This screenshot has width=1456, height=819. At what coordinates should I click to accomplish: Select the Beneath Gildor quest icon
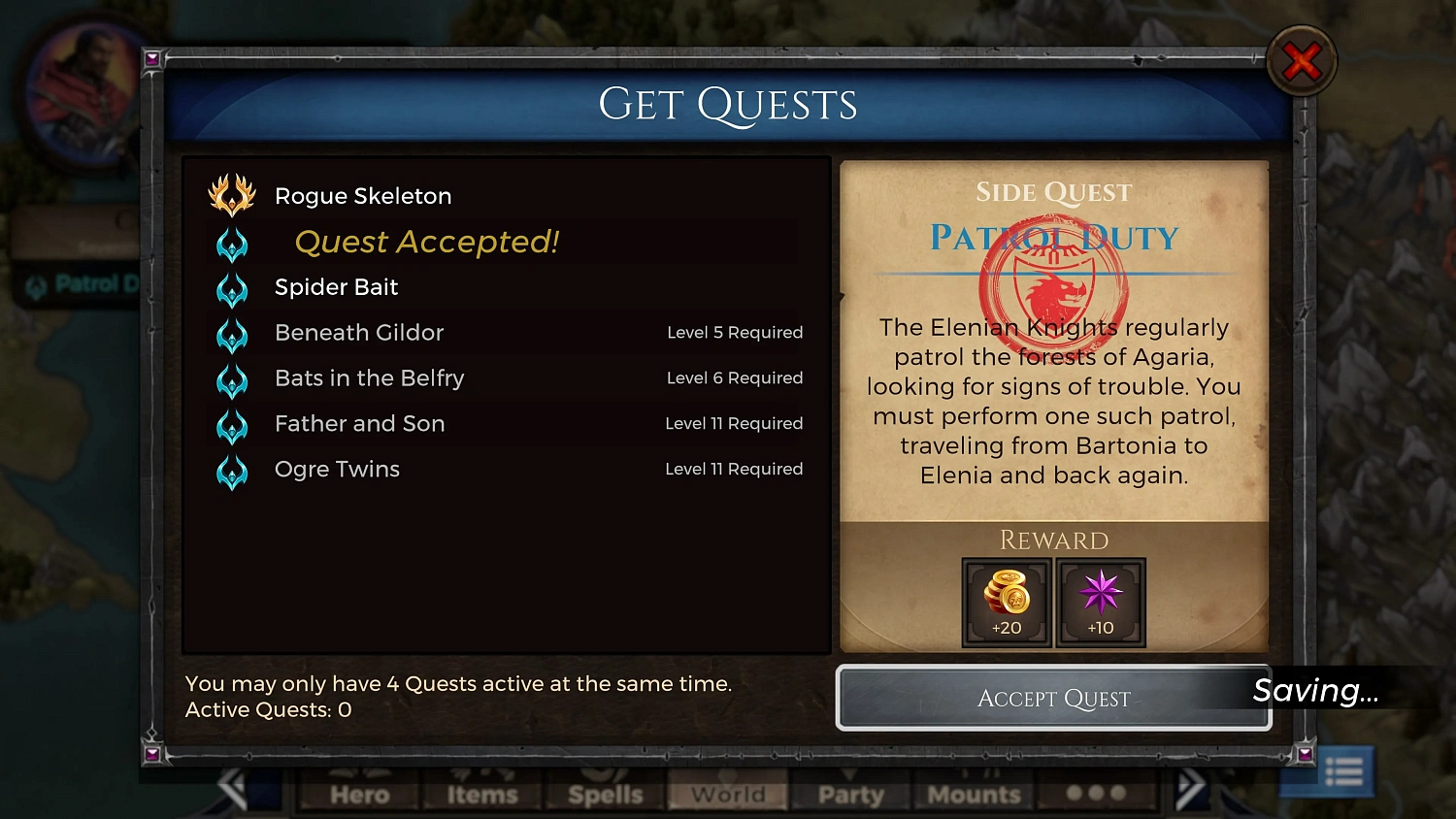coord(232,334)
